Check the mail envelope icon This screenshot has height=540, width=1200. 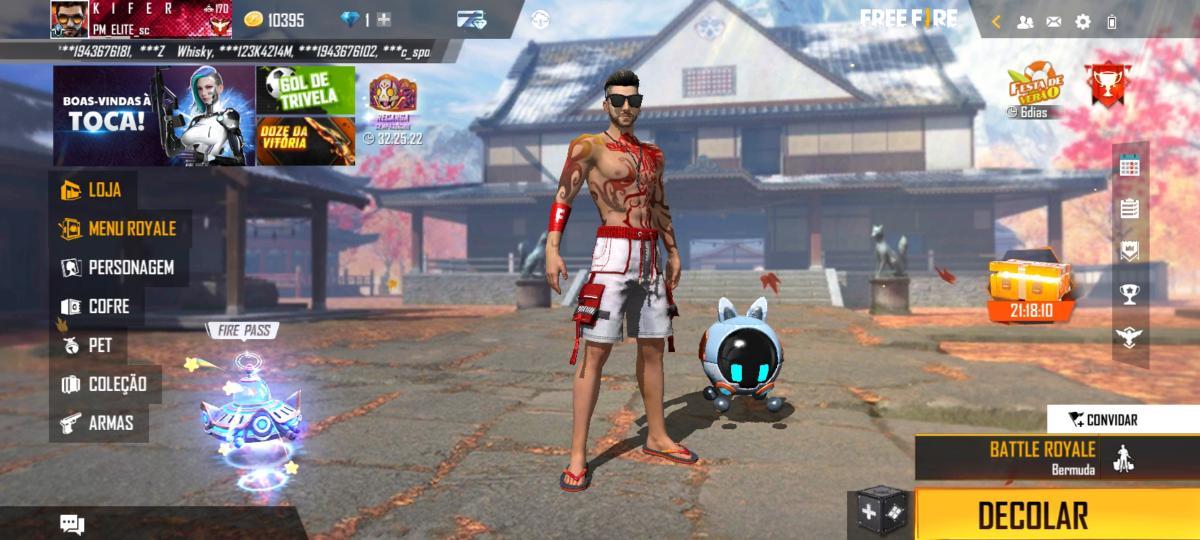(1054, 21)
